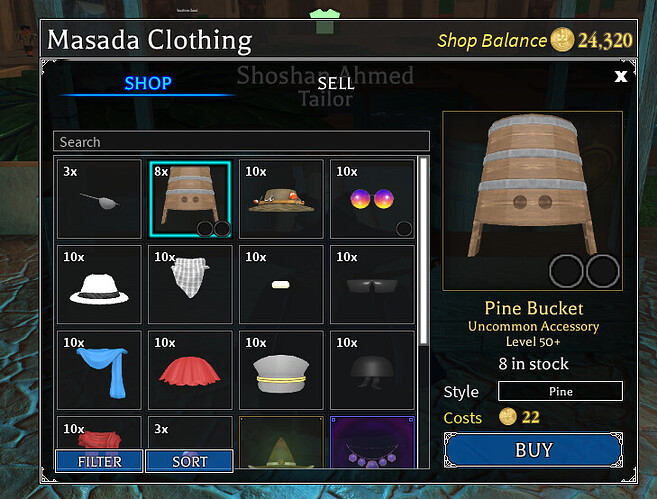Choose the red skirt item
This screenshot has height=499, width=657.
click(190, 370)
